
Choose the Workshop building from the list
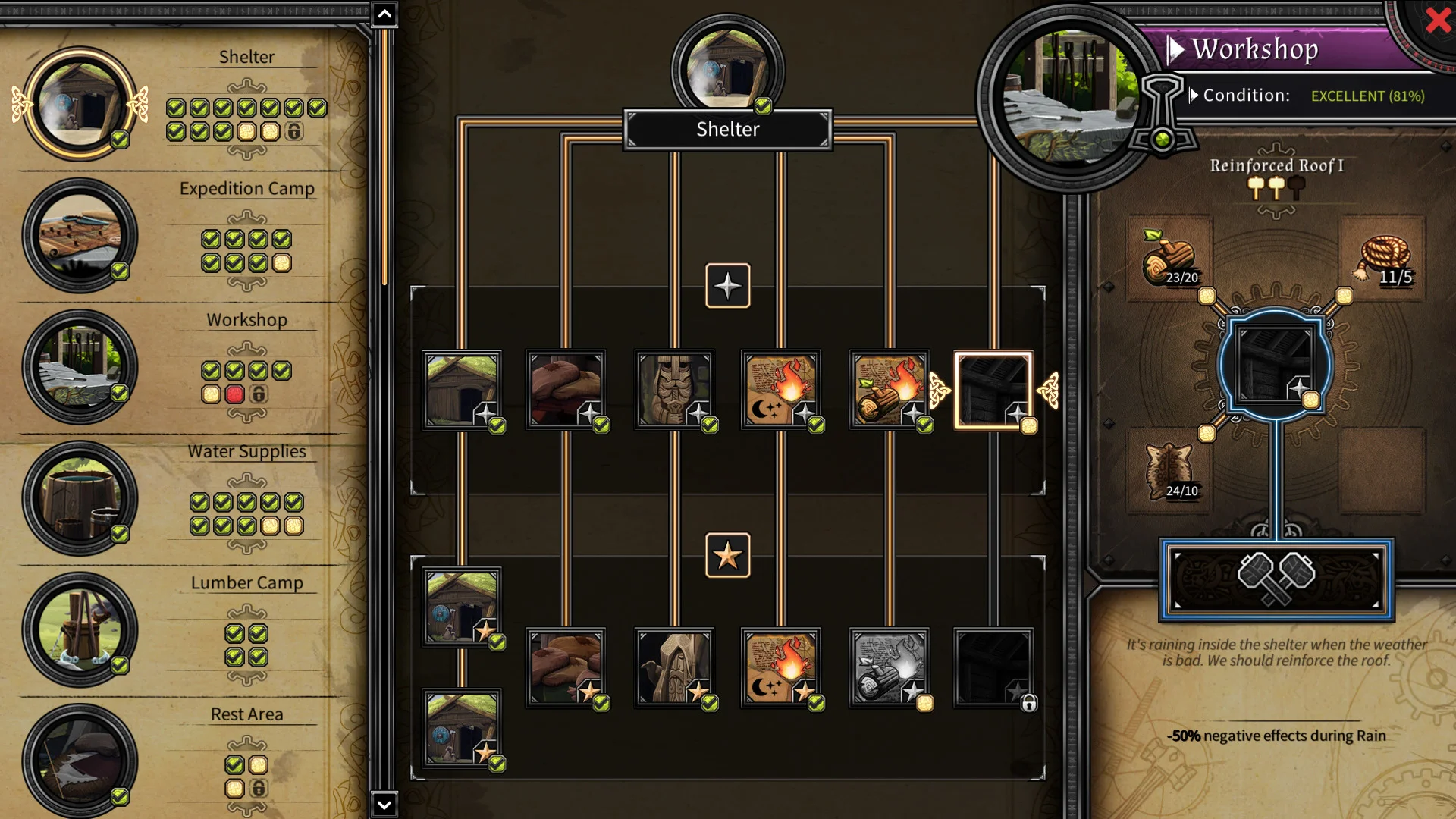pyautogui.click(x=80, y=367)
